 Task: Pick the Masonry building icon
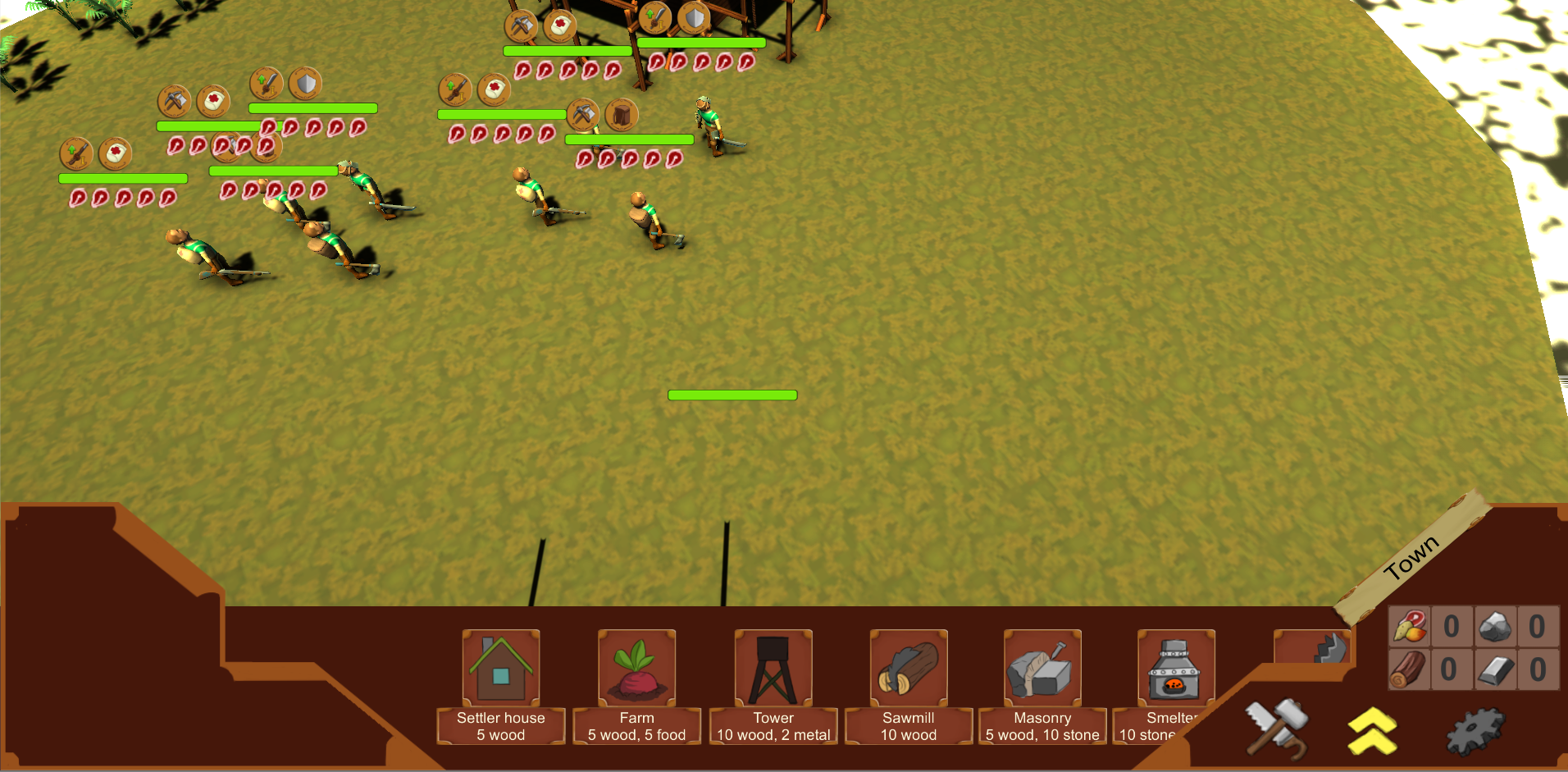[x=1042, y=667]
